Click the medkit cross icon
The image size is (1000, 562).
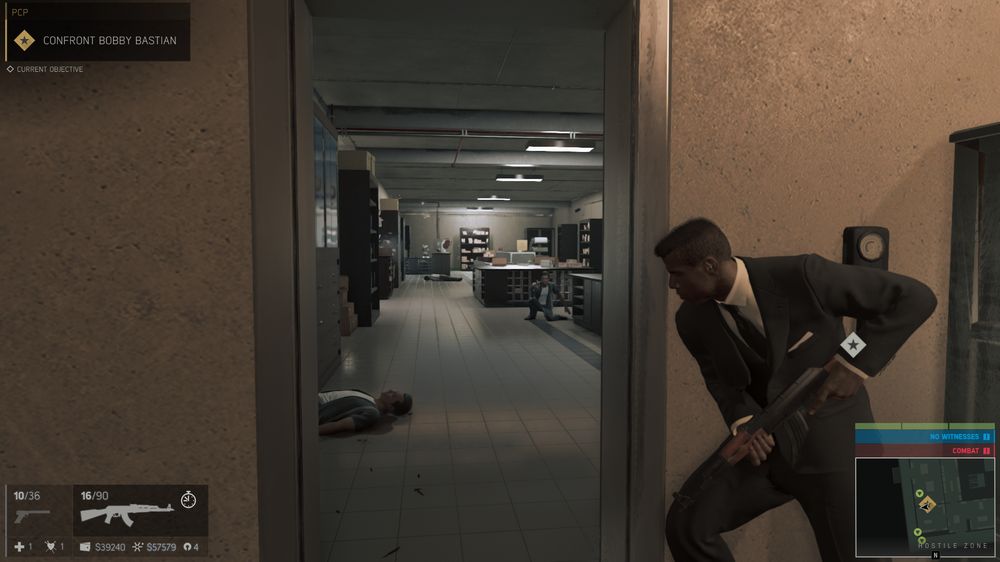(19, 547)
